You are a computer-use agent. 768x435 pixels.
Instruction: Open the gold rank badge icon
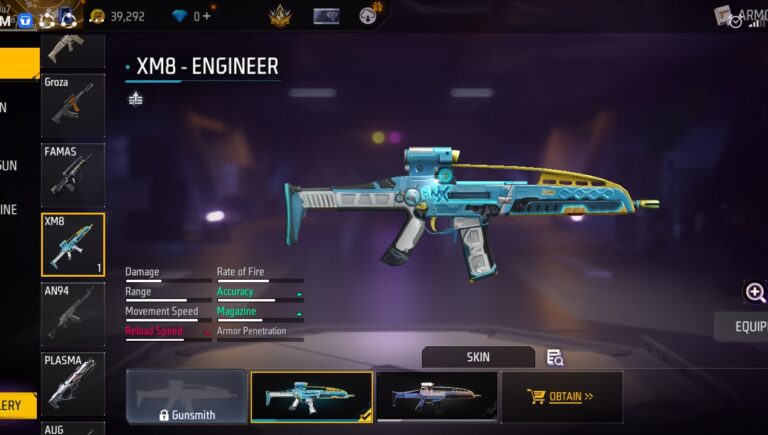(279, 16)
